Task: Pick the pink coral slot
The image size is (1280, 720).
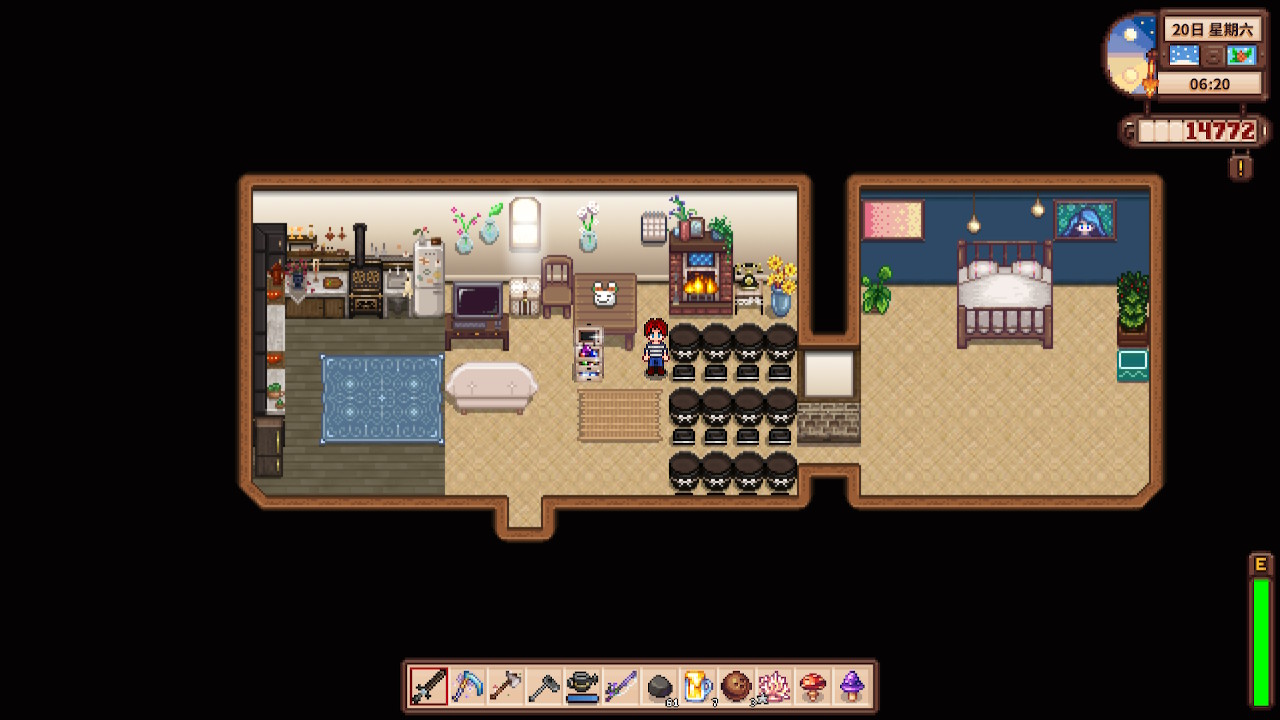Action: (x=775, y=686)
